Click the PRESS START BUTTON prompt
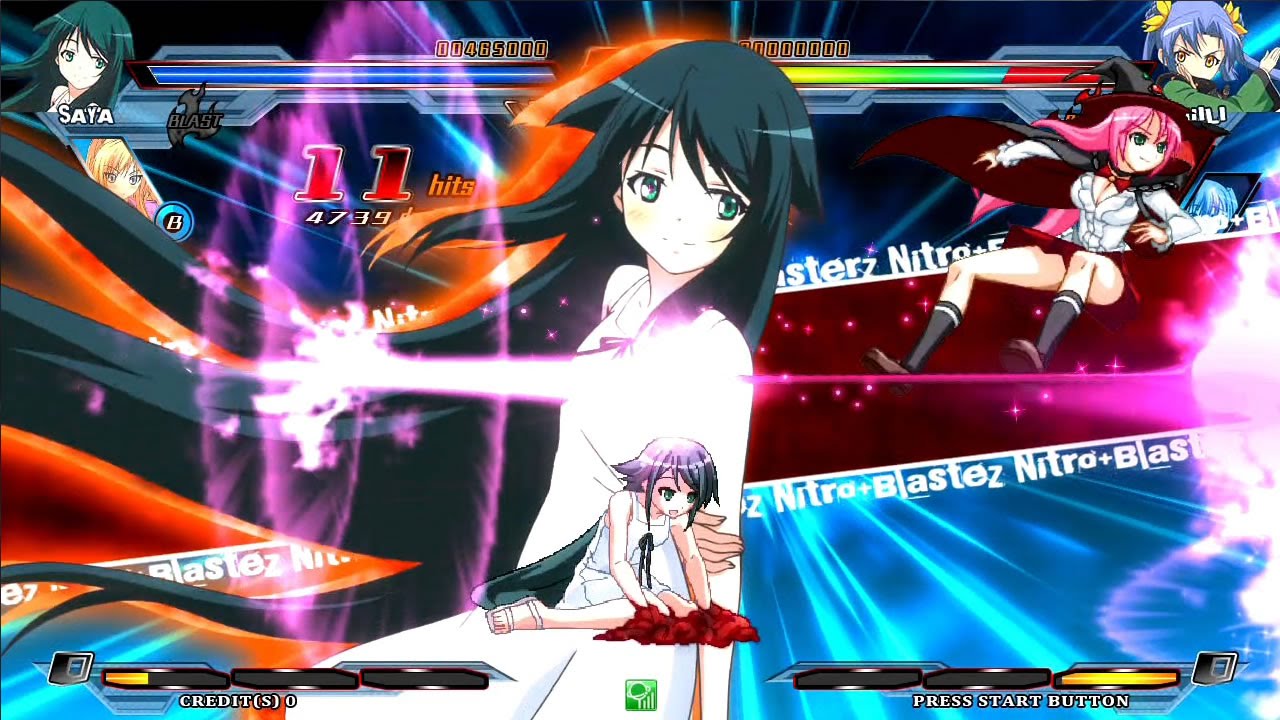Screen dimensions: 1280x720 tap(1022, 702)
